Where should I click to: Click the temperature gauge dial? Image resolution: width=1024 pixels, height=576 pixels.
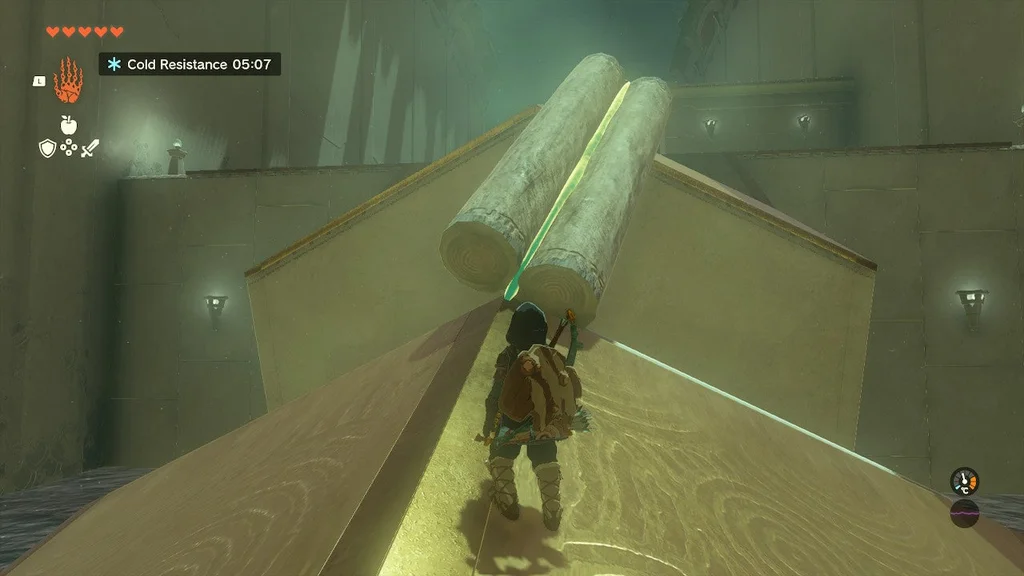click(964, 481)
